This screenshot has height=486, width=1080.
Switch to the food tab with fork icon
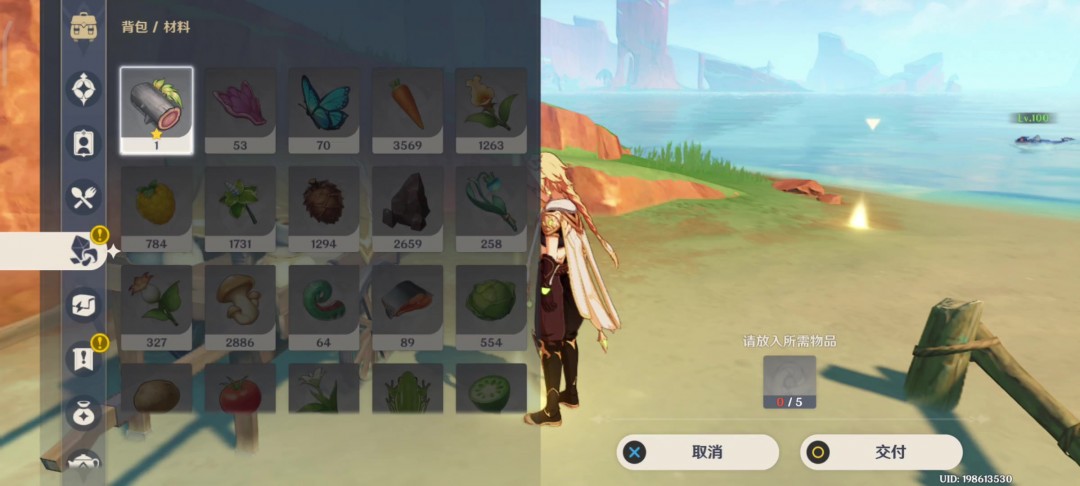click(x=83, y=196)
